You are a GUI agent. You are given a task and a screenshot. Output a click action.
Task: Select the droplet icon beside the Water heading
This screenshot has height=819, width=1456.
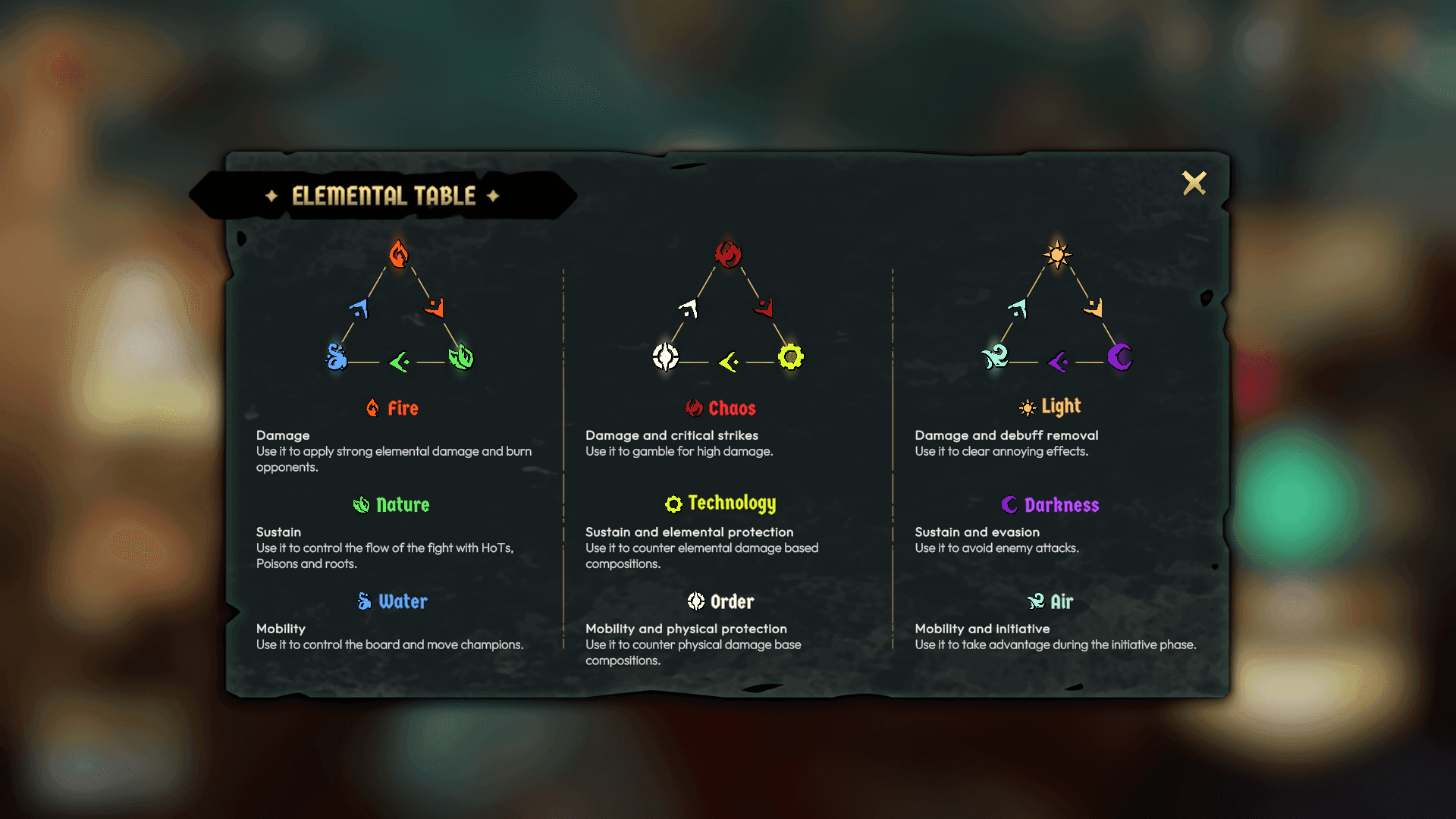click(363, 601)
